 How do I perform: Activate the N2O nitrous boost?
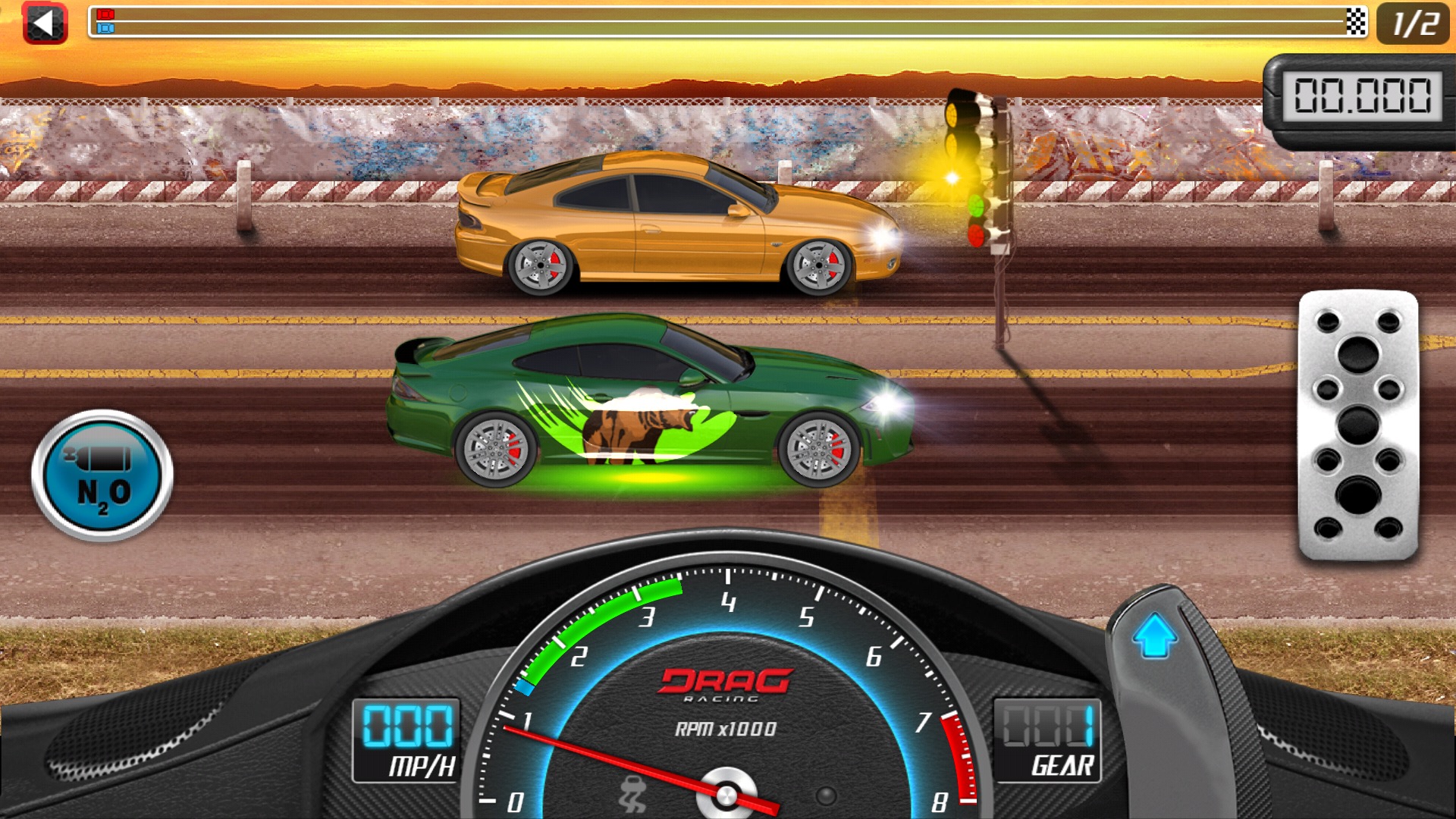pyautogui.click(x=102, y=476)
